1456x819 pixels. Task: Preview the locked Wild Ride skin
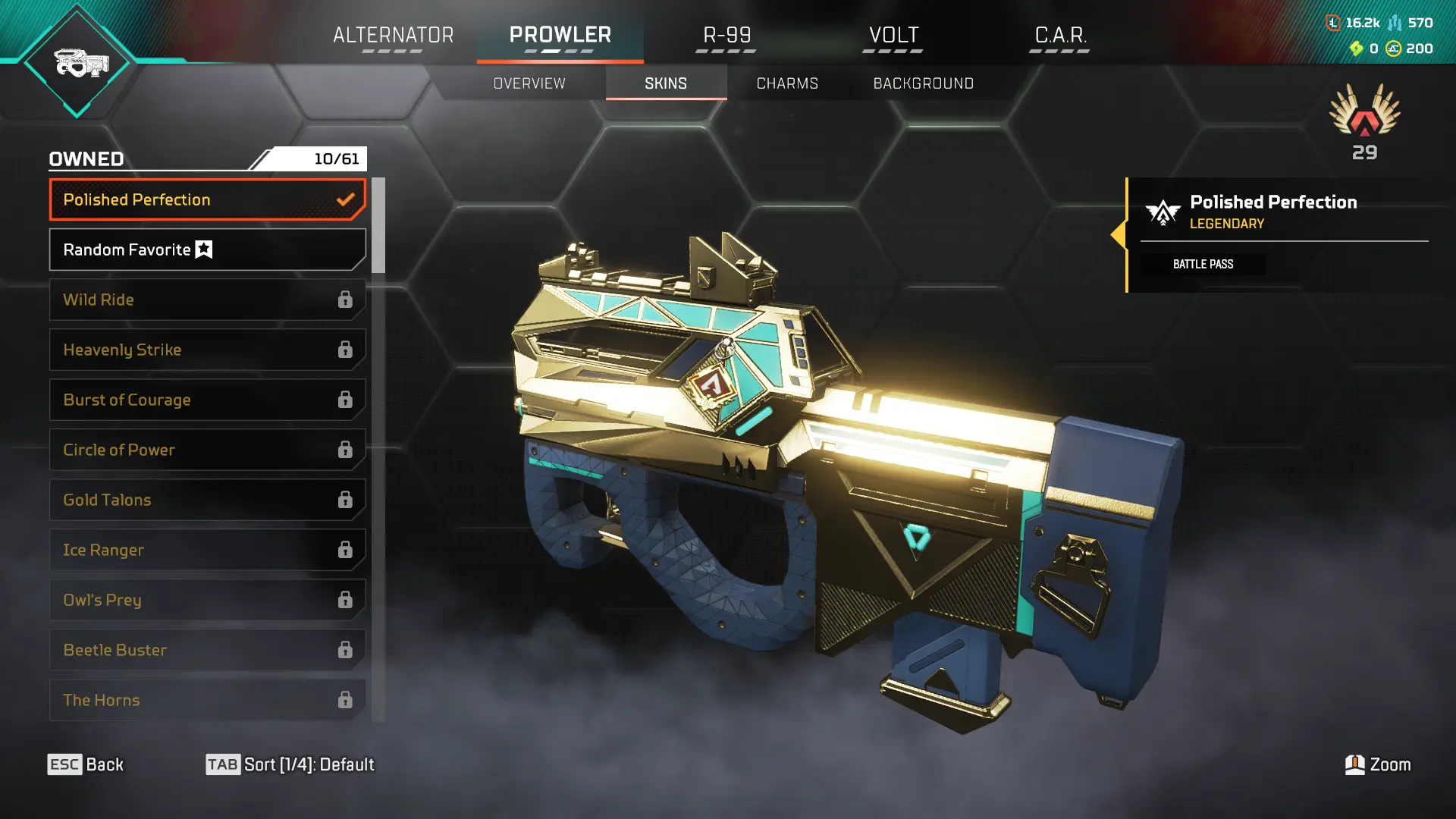click(x=207, y=300)
